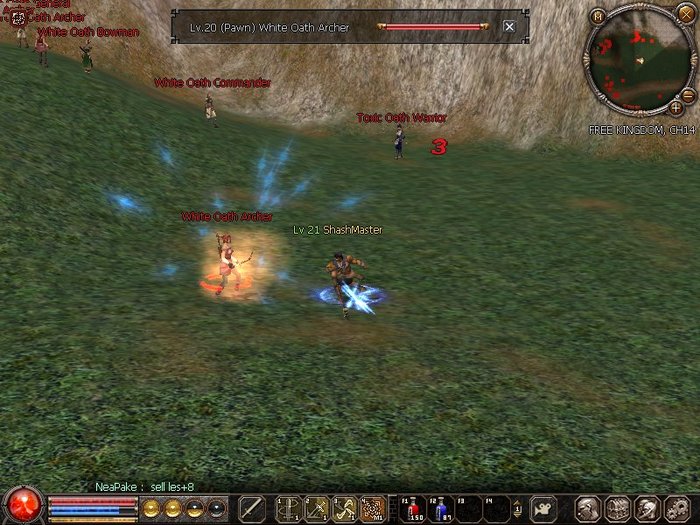Use the blue mana potion in F2
700x525 pixels.
tap(442, 508)
